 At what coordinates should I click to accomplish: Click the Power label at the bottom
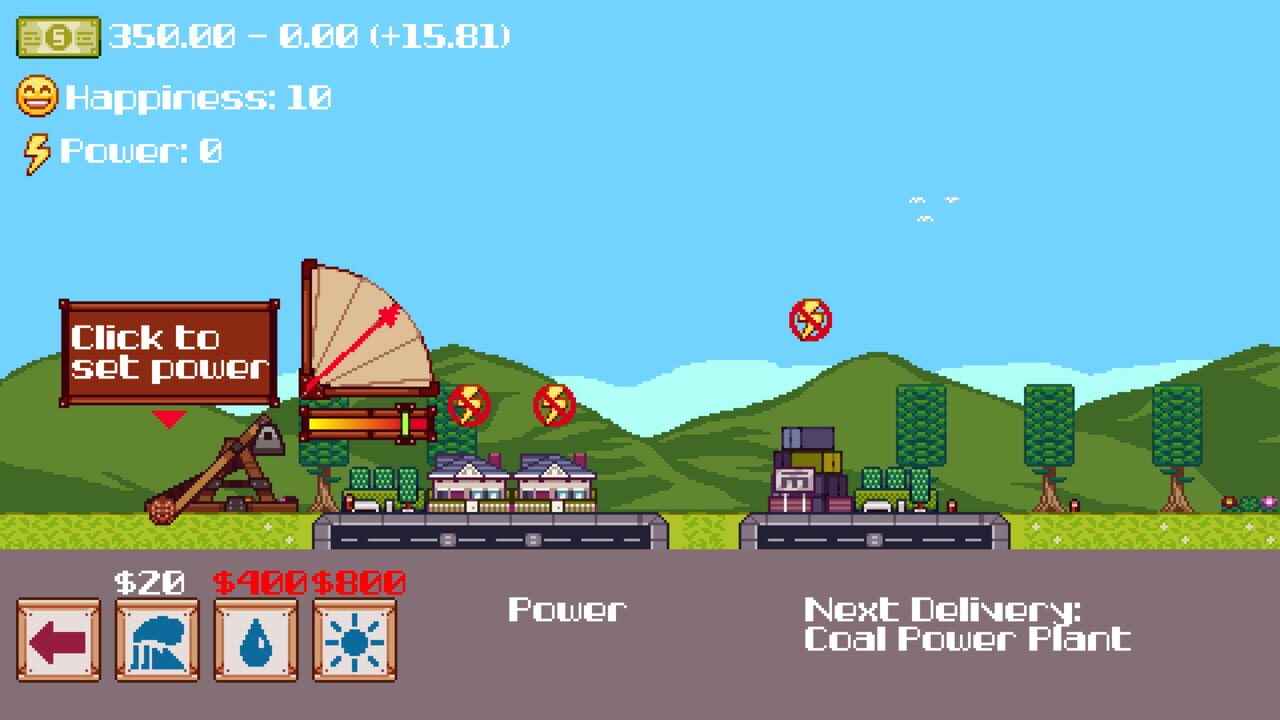569,609
